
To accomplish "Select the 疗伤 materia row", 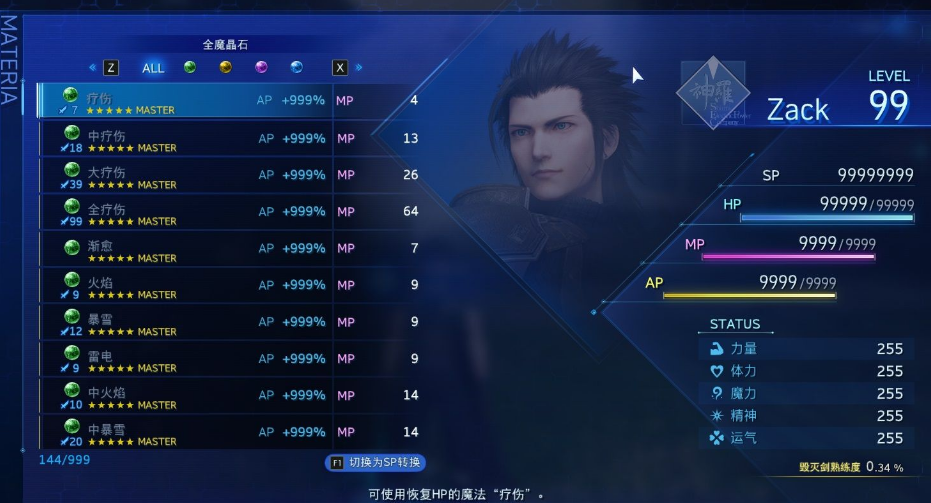I will [x=230, y=101].
